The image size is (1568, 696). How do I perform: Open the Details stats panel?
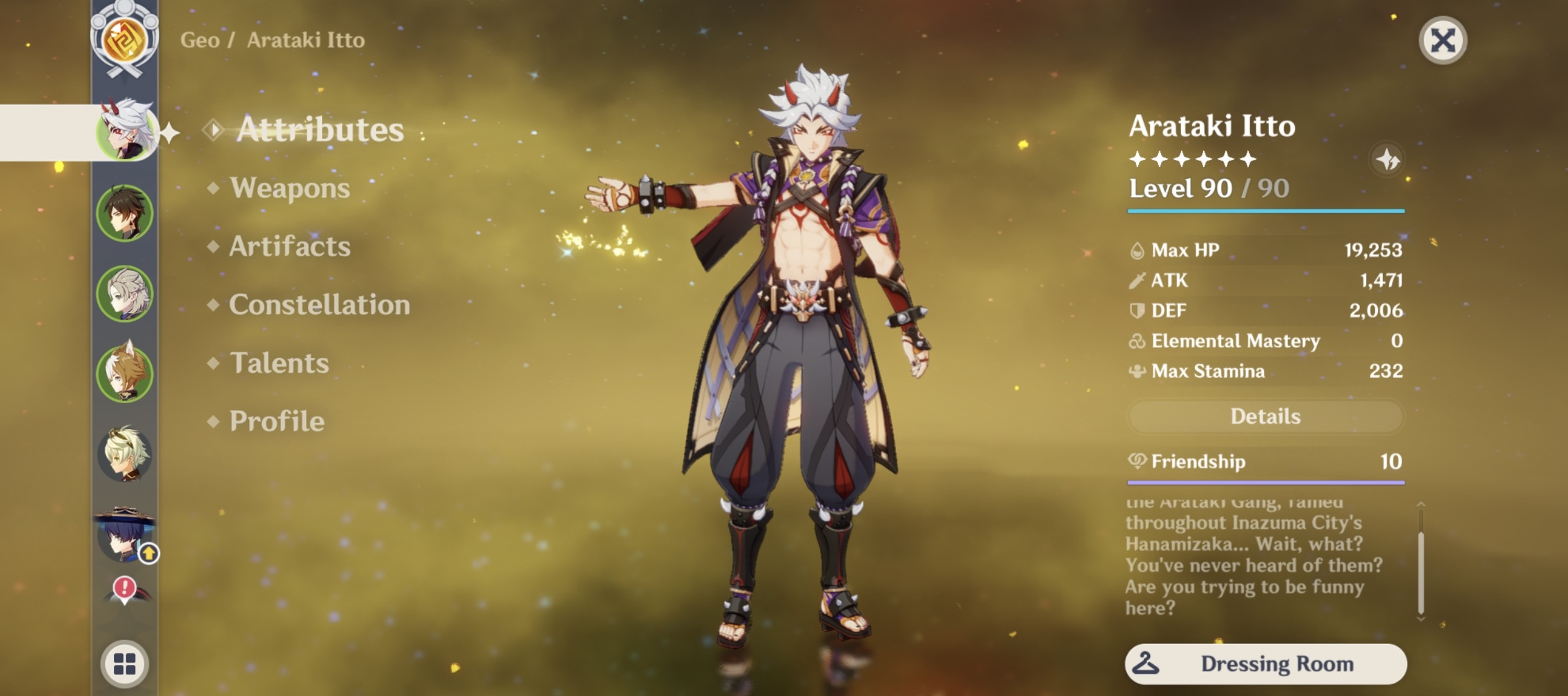click(1266, 416)
